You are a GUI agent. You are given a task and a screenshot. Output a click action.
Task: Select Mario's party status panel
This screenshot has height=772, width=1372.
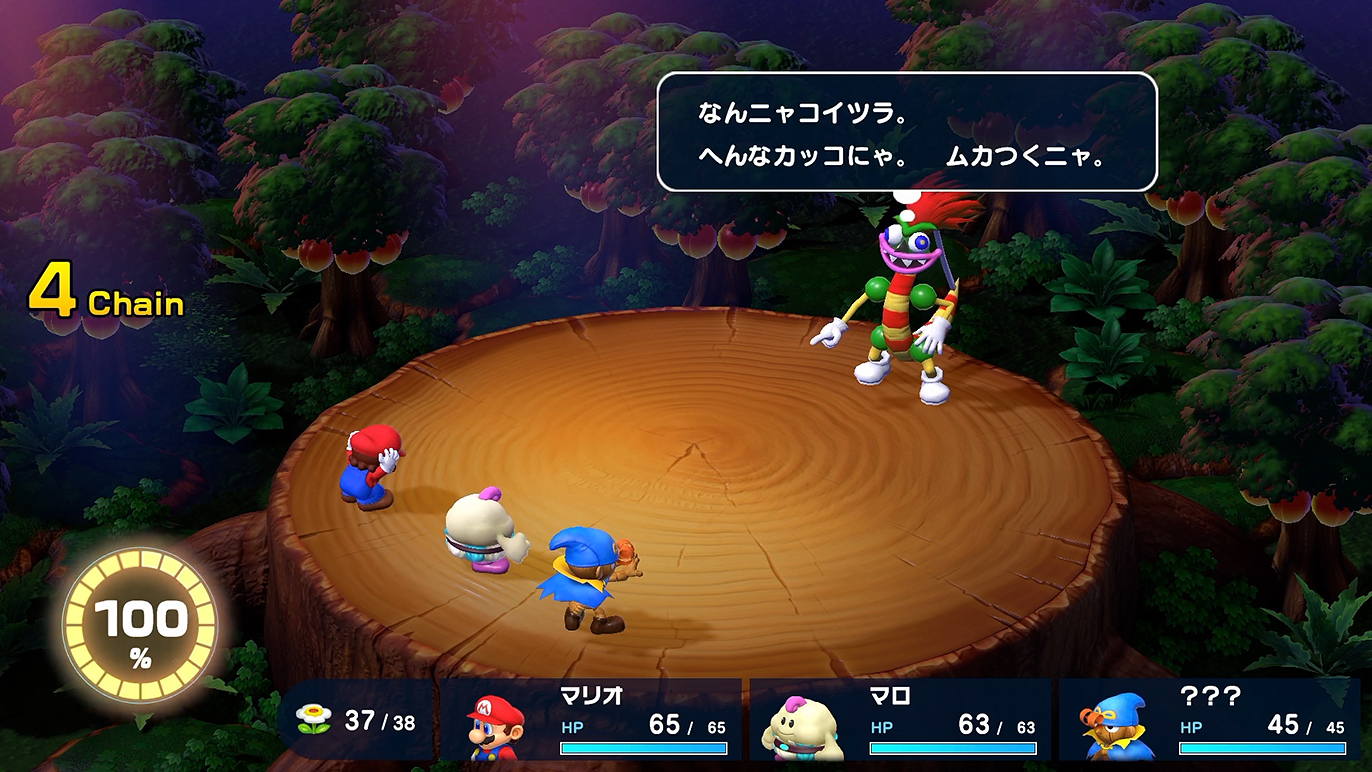(x=592, y=720)
